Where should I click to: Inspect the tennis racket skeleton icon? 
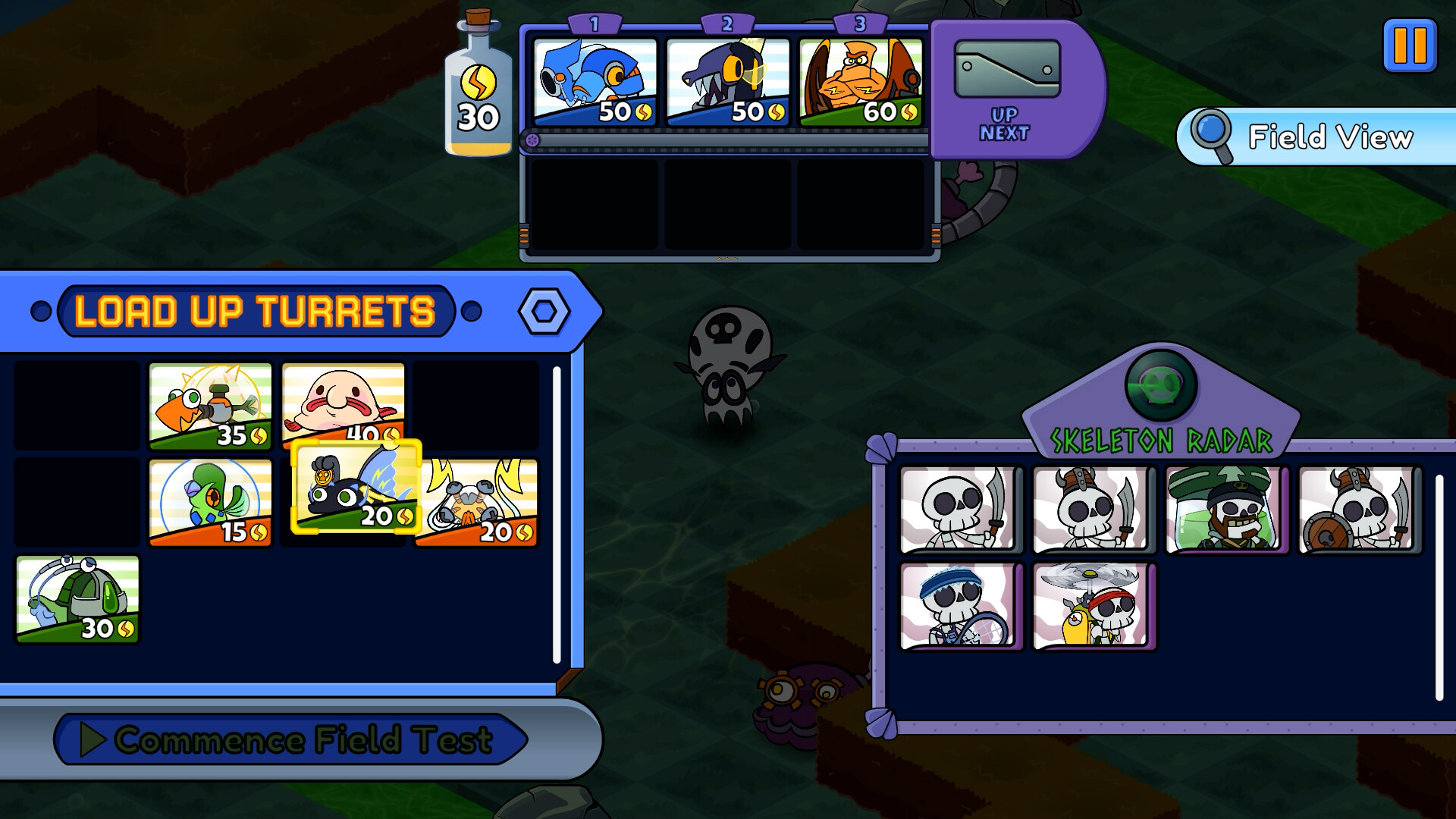tap(961, 607)
